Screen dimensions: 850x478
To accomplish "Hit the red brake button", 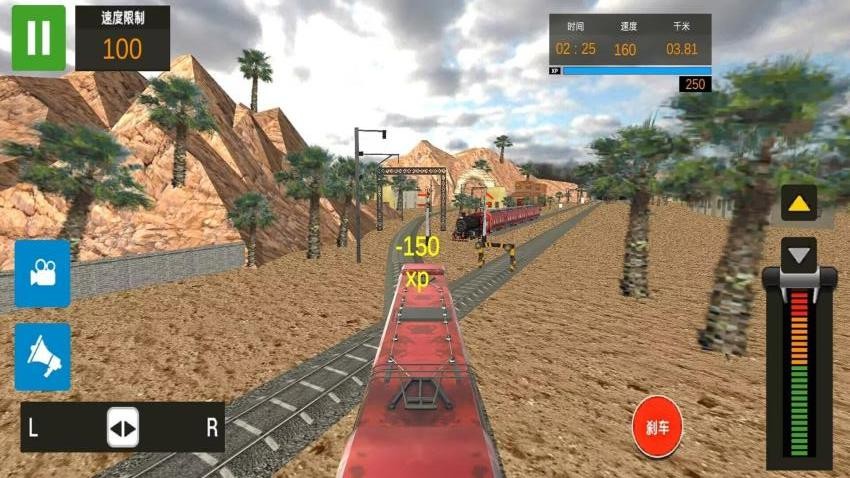I will coord(657,427).
